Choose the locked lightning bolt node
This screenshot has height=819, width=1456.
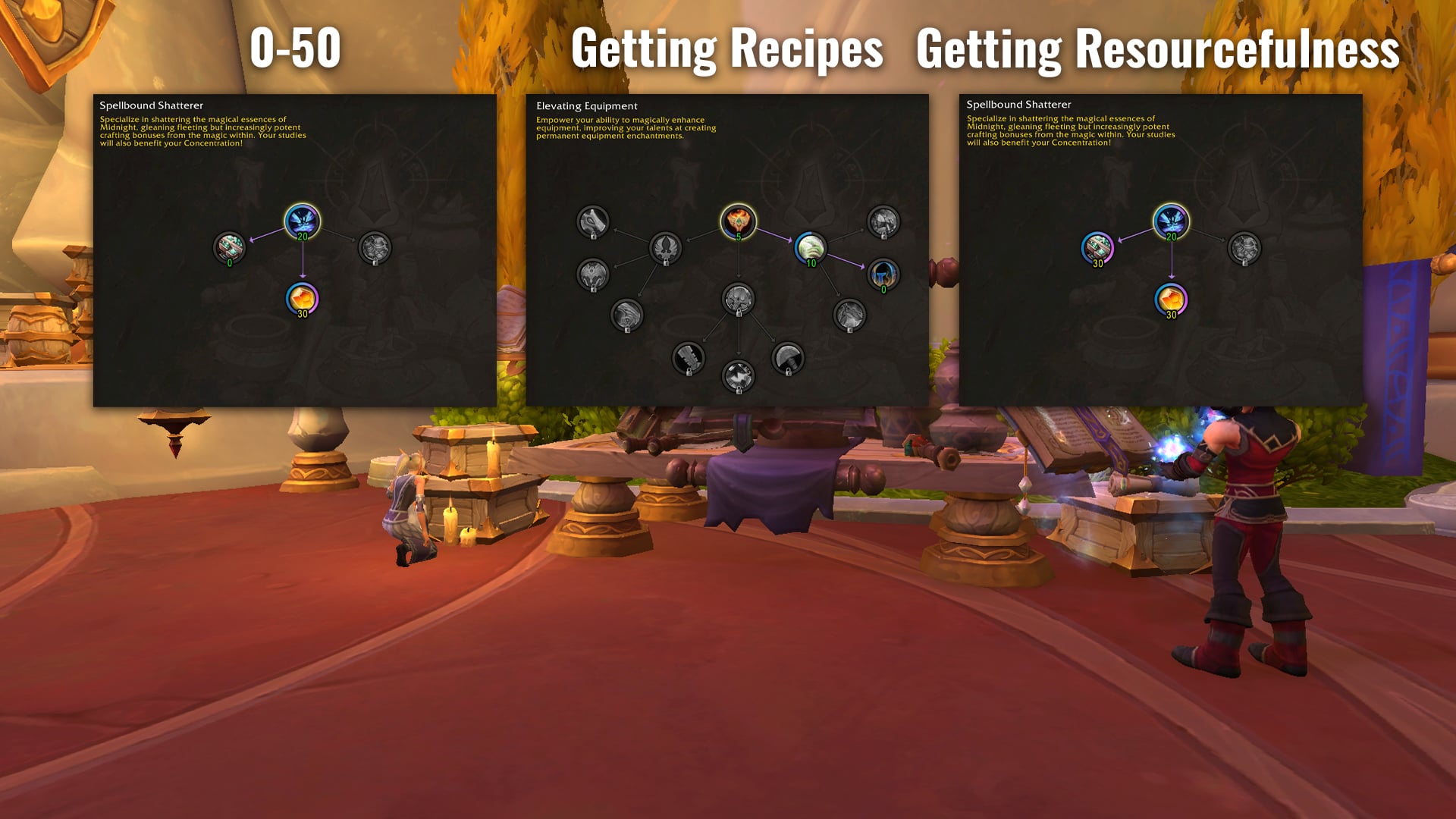738,375
